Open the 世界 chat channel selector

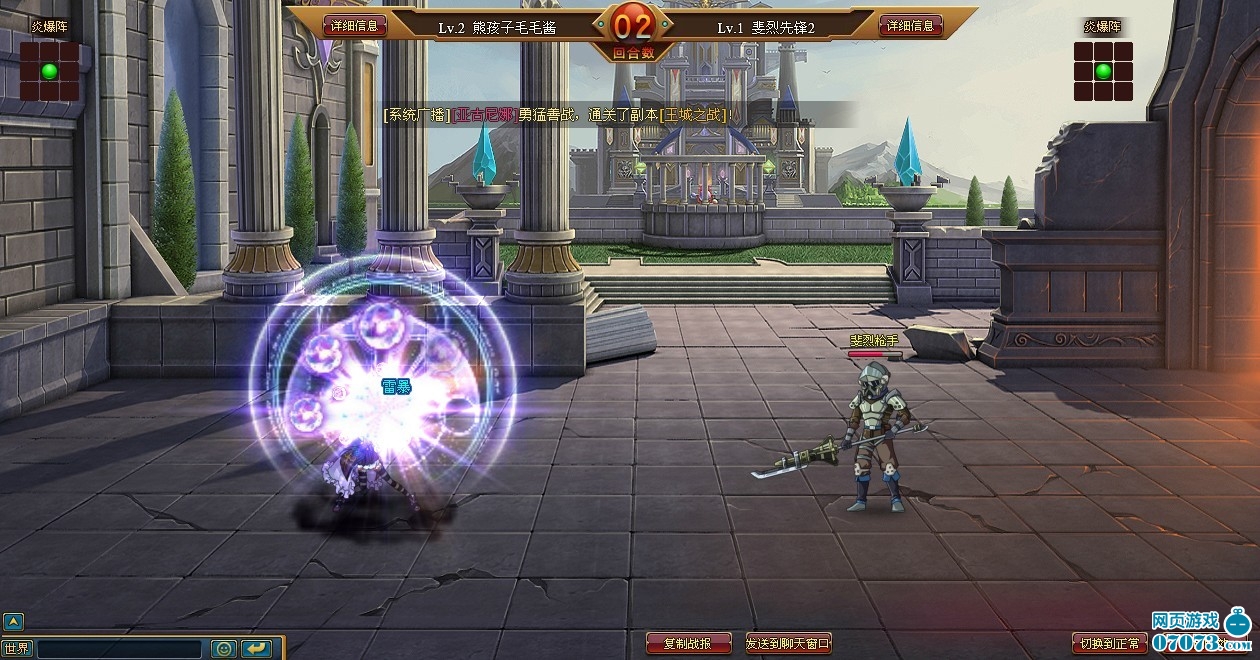(17, 648)
